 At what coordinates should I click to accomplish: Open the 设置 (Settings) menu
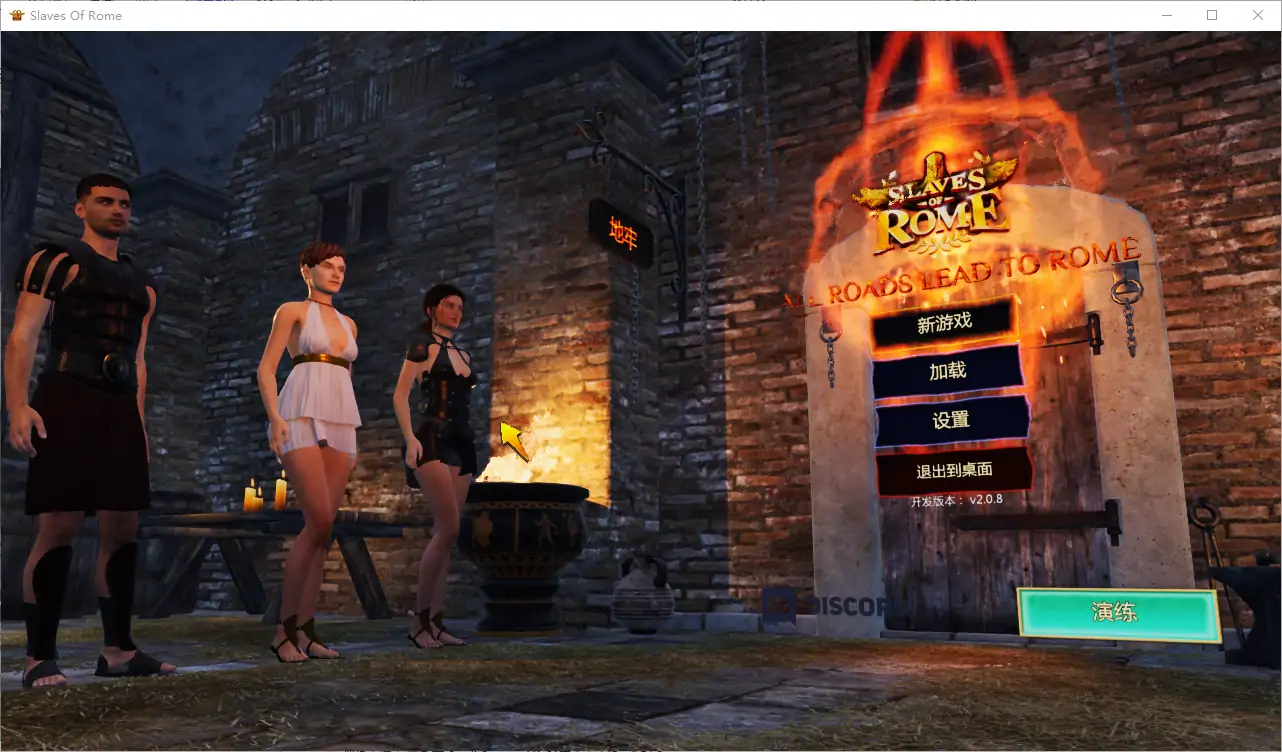951,420
